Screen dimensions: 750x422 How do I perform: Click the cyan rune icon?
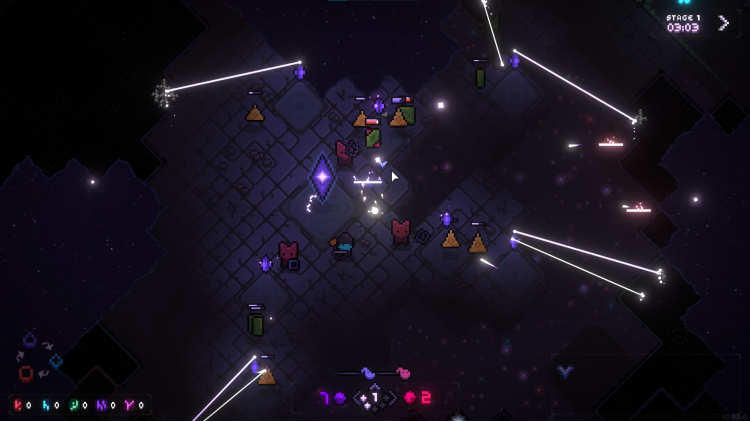pyautogui.click(x=46, y=405)
